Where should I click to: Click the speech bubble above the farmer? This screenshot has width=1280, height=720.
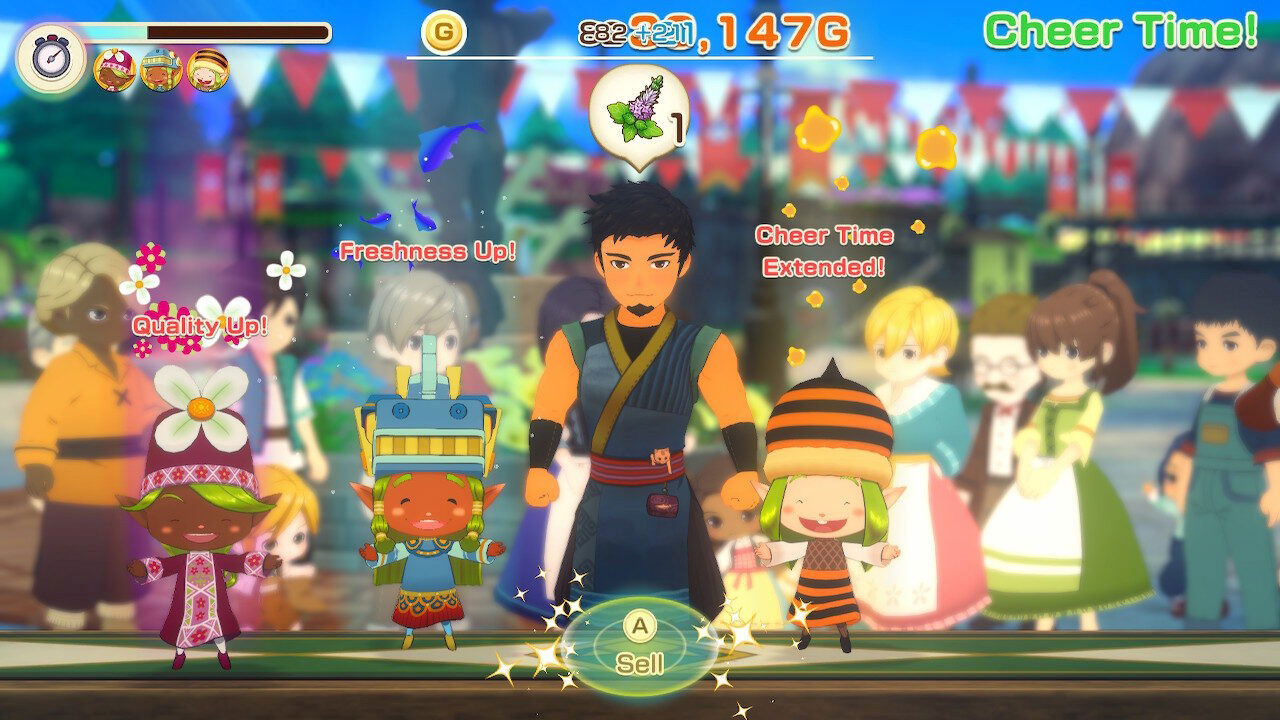point(642,110)
